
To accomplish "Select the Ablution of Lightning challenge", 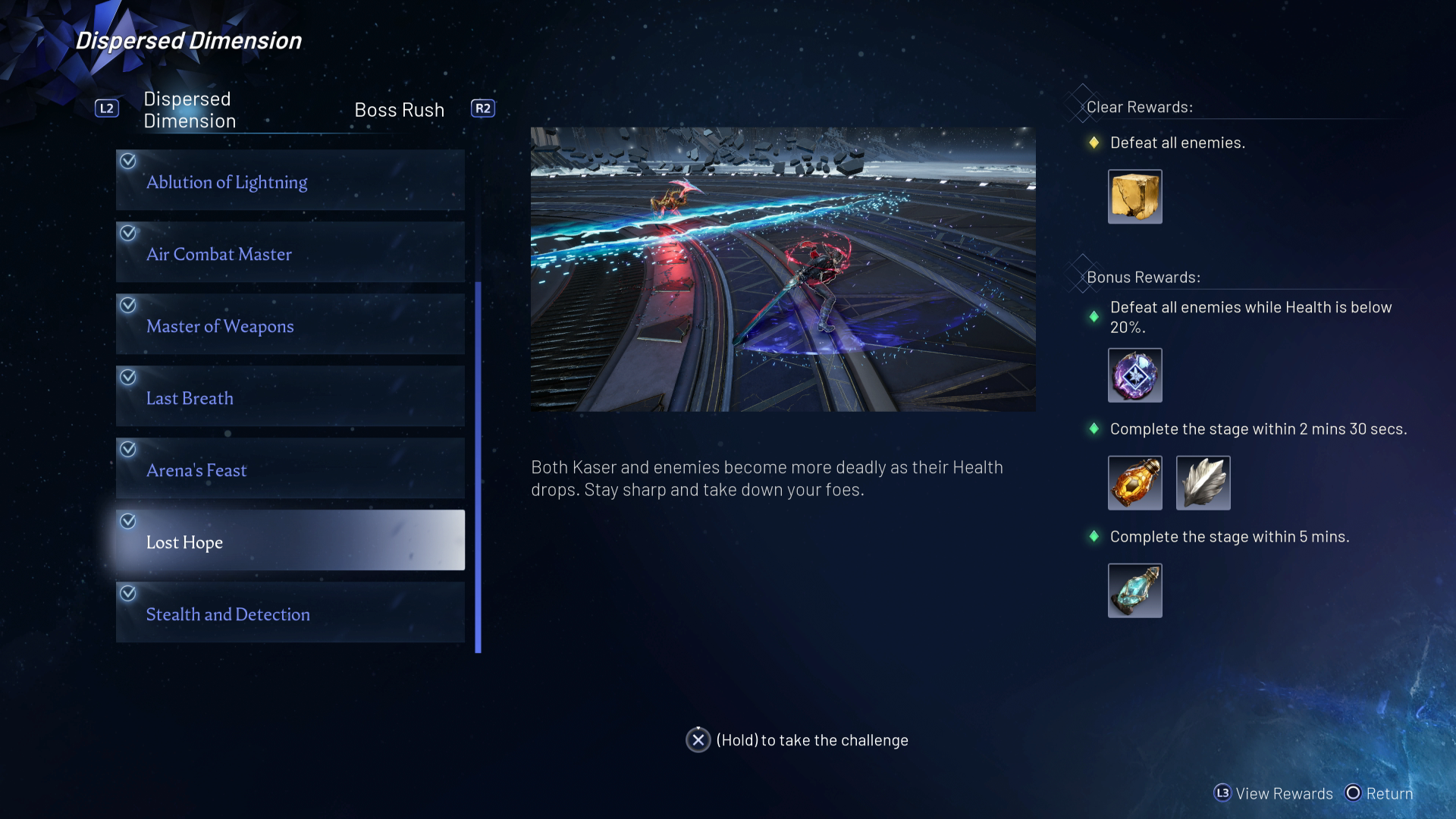I will tap(290, 180).
